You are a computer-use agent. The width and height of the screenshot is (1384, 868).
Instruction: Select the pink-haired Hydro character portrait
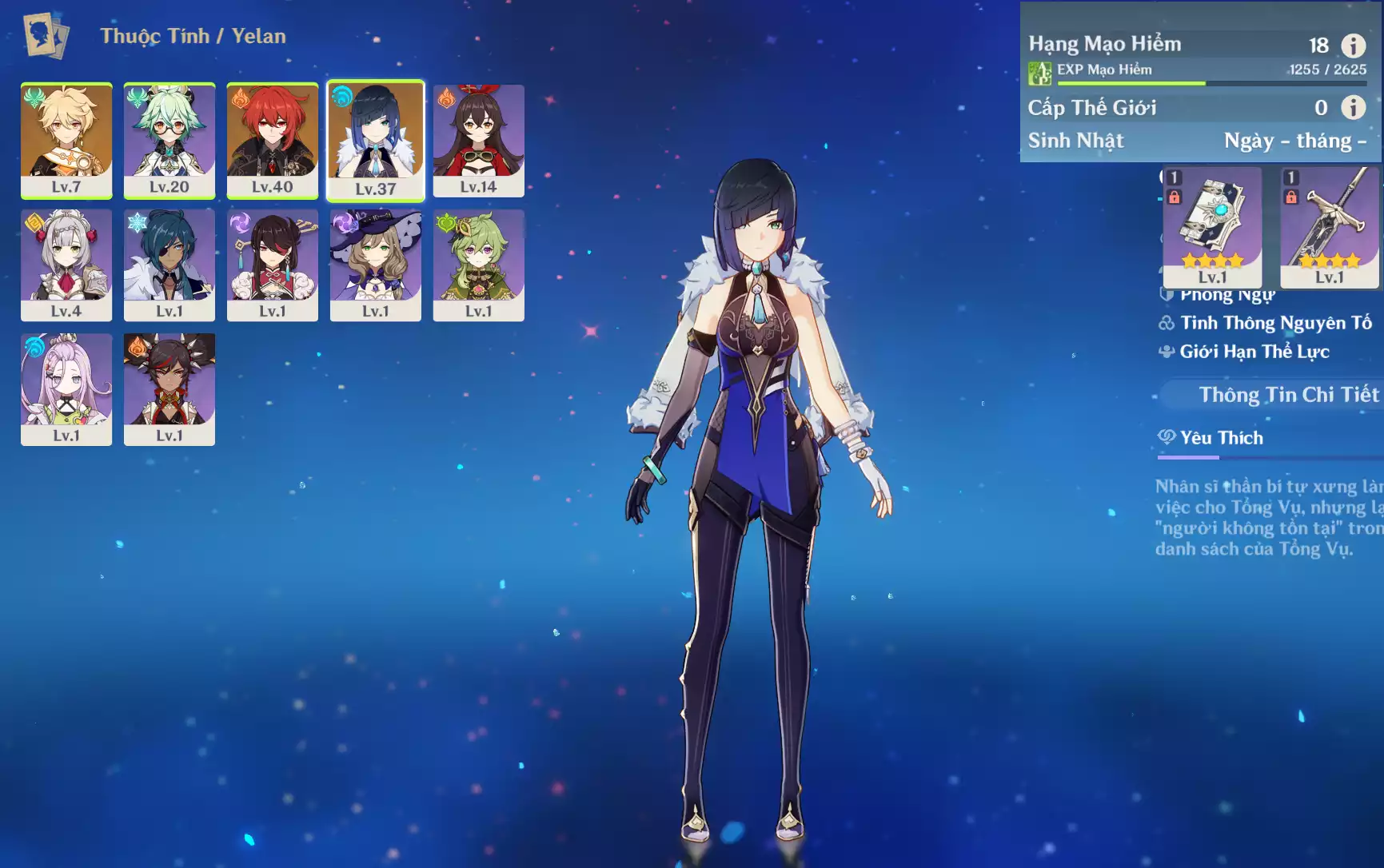(66, 389)
